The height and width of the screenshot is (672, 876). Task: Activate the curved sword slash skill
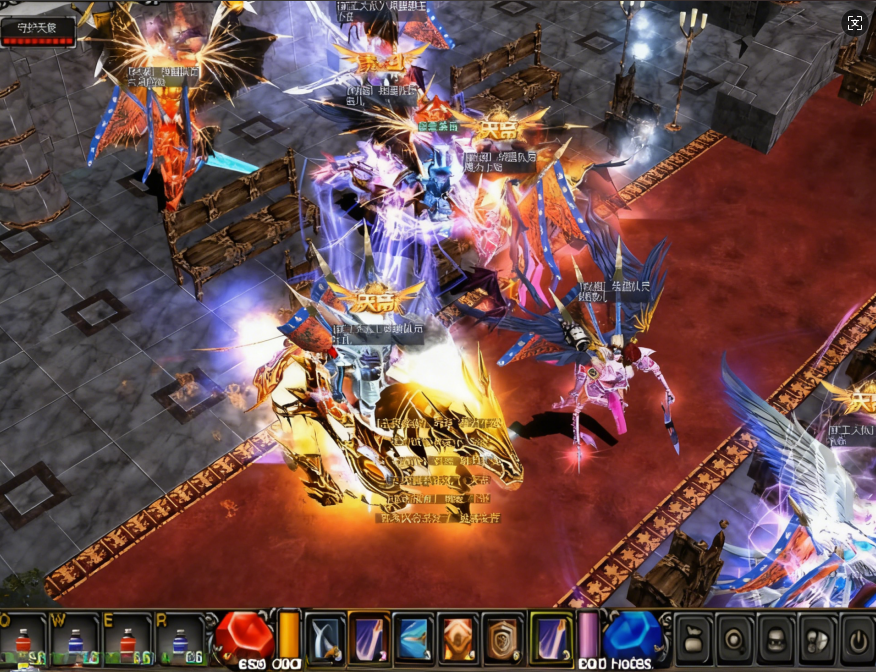click(x=325, y=638)
